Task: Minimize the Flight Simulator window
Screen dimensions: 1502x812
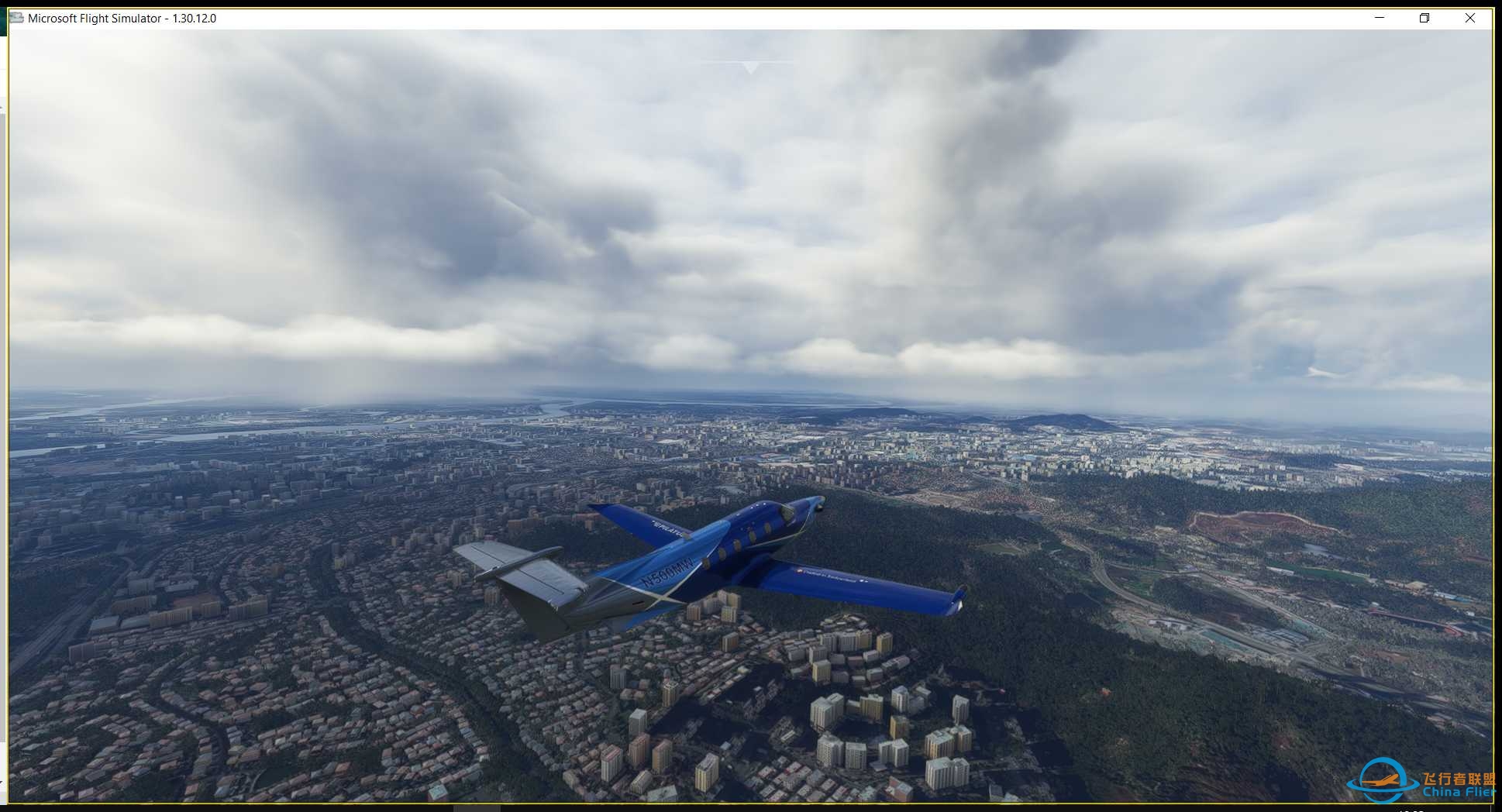Action: [1380, 18]
